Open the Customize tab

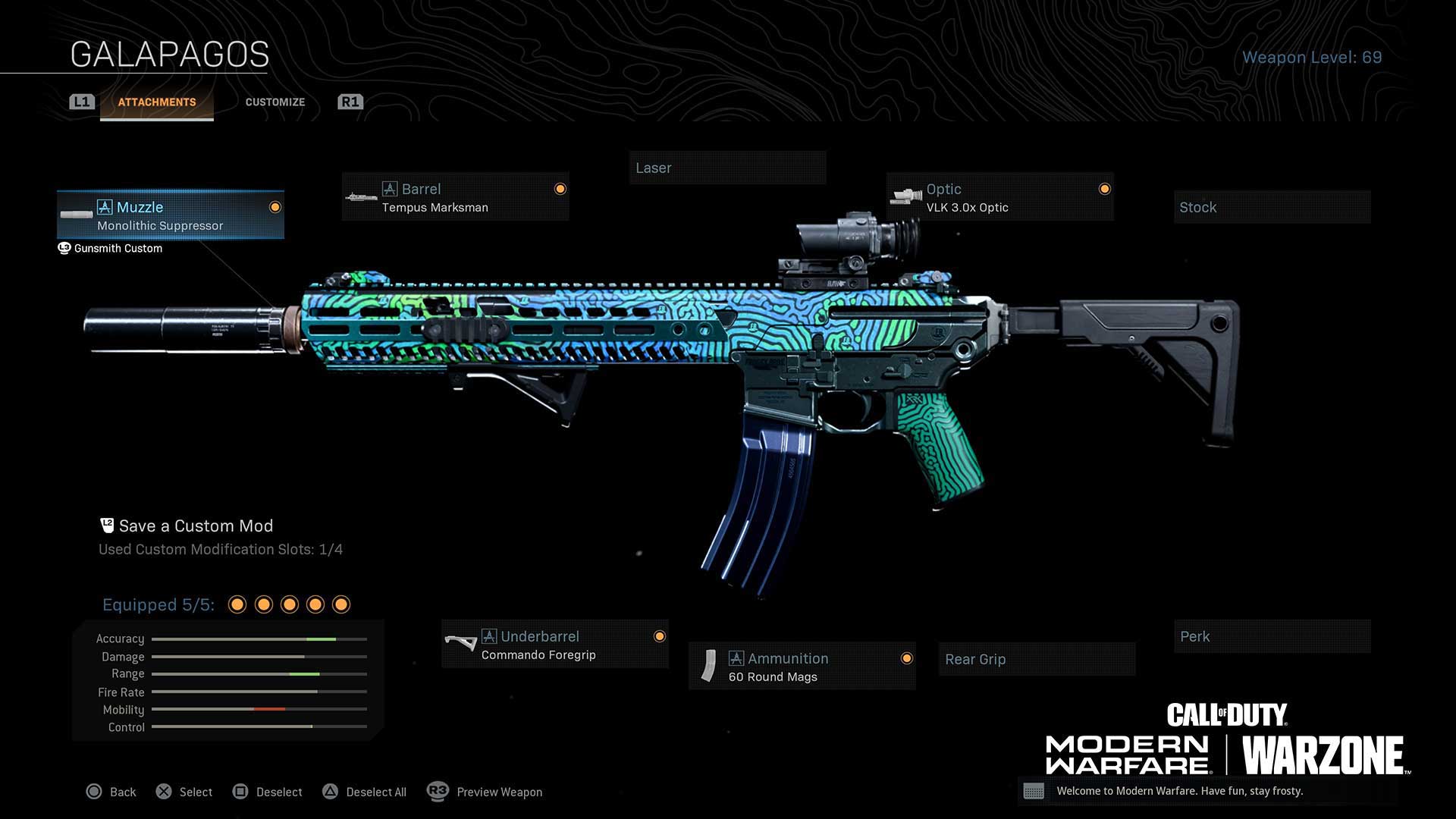coord(275,102)
